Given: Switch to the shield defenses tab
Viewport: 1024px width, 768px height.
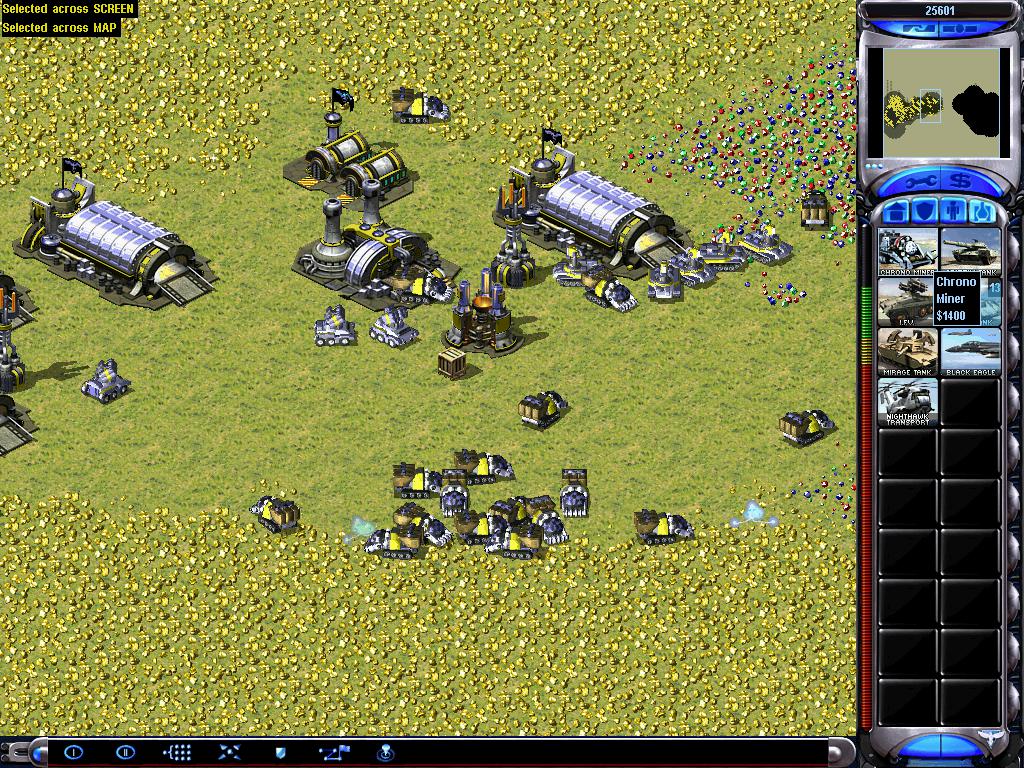Looking at the screenshot, I should click(x=924, y=212).
